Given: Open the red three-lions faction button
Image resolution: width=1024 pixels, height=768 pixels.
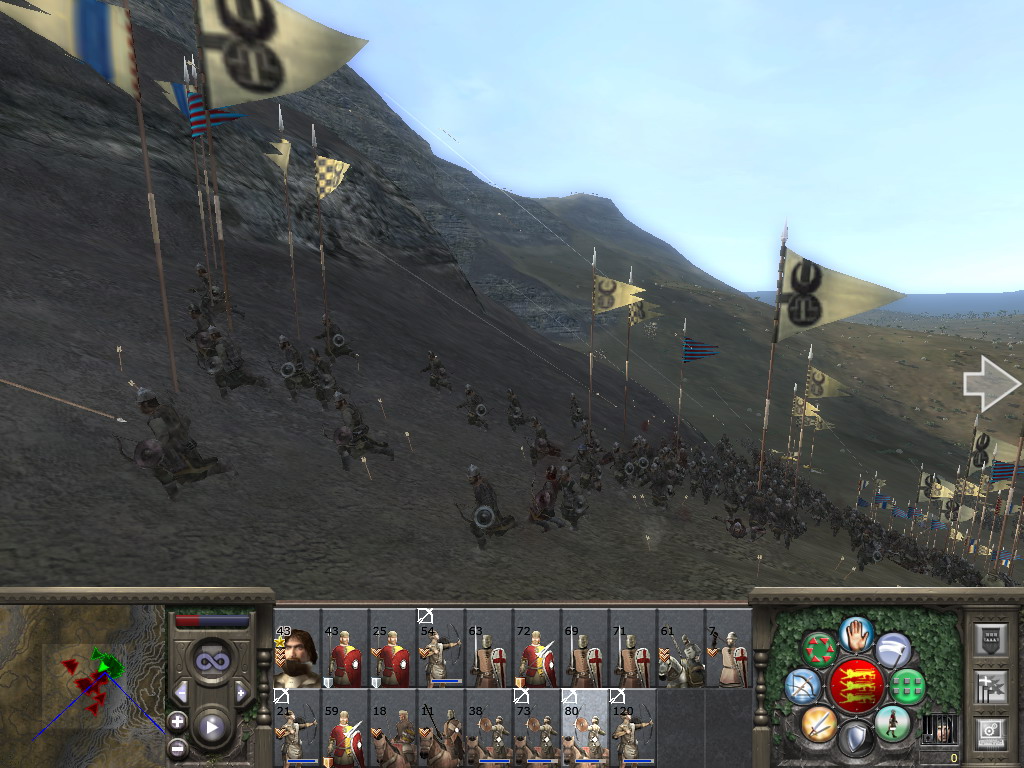Looking at the screenshot, I should point(857,685).
